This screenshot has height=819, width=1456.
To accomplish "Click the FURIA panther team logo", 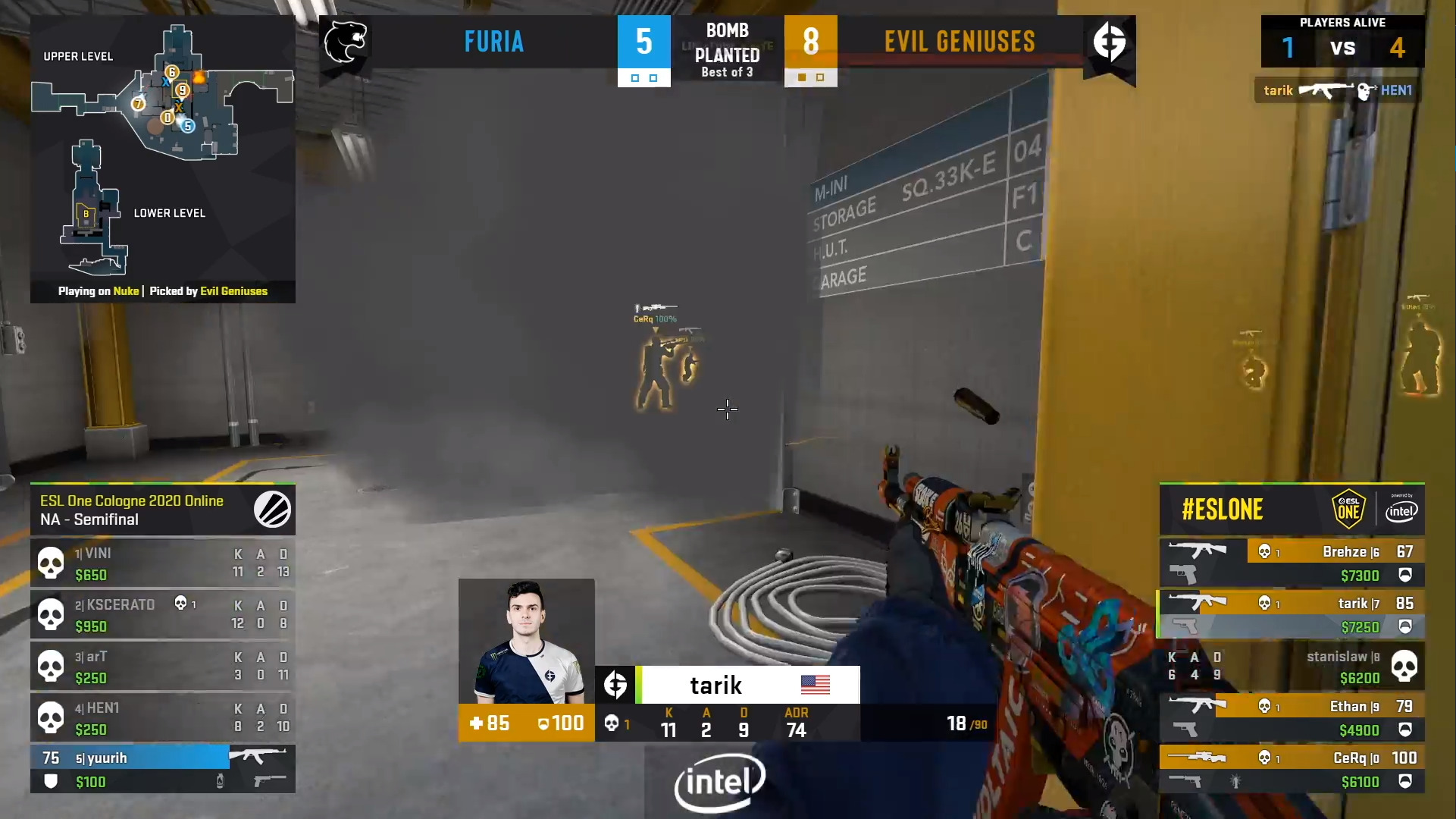I will 346,42.
